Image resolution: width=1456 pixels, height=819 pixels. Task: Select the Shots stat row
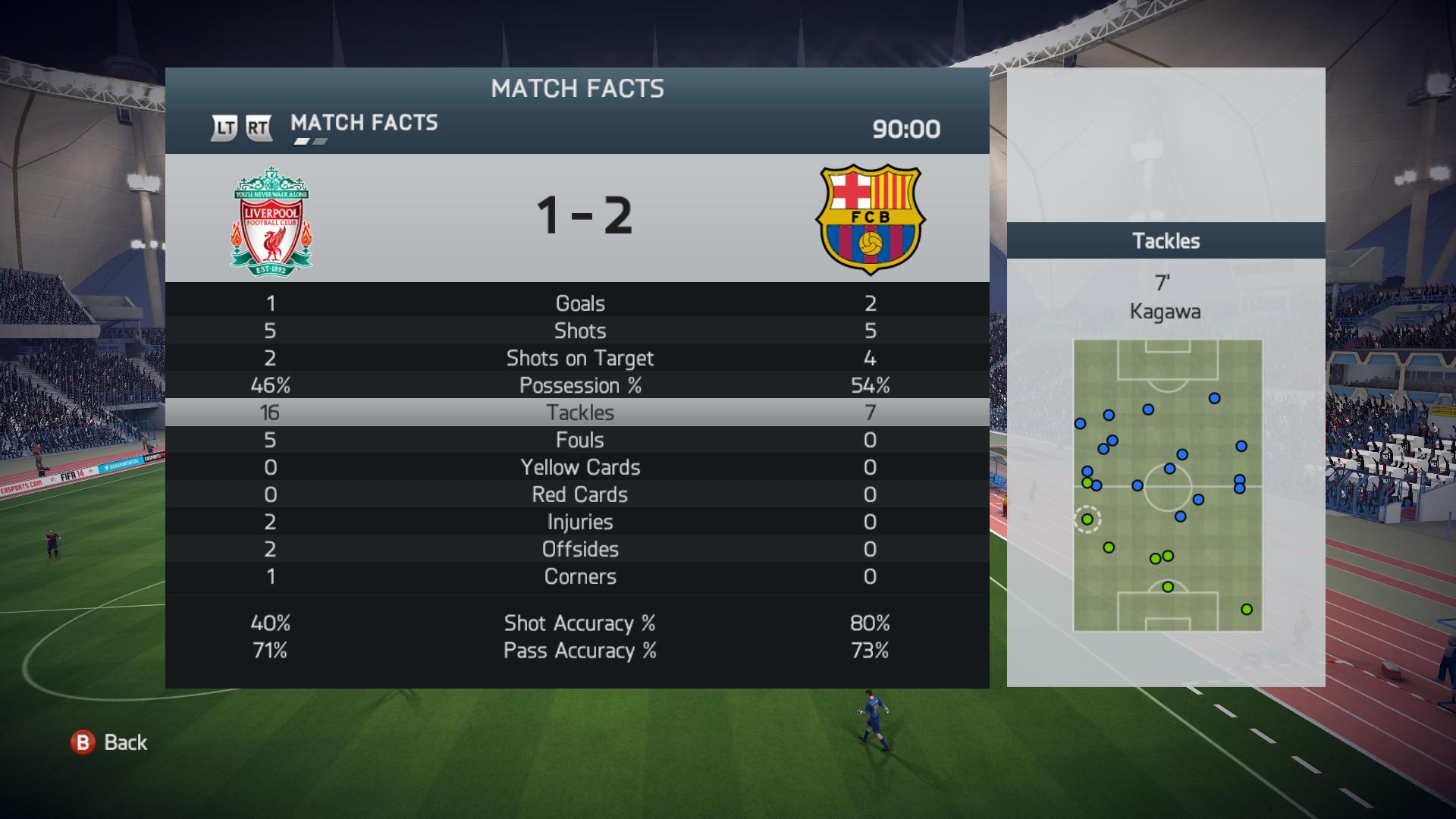click(579, 331)
